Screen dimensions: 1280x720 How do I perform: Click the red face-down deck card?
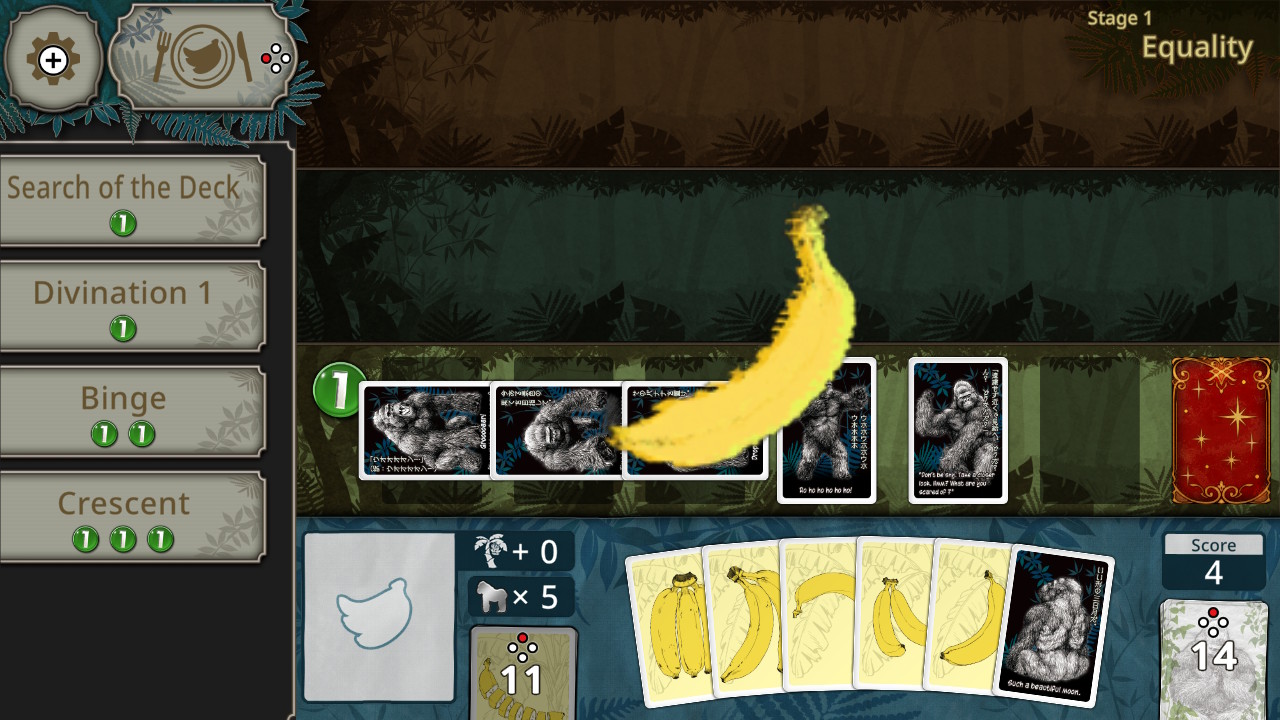(1221, 430)
